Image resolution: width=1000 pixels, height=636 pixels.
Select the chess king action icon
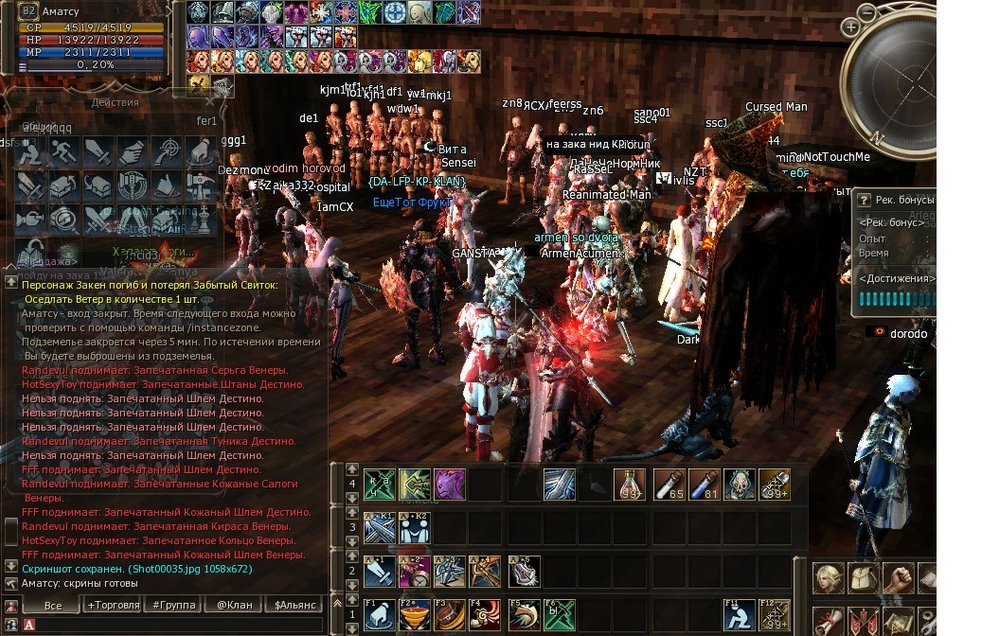(x=201, y=219)
